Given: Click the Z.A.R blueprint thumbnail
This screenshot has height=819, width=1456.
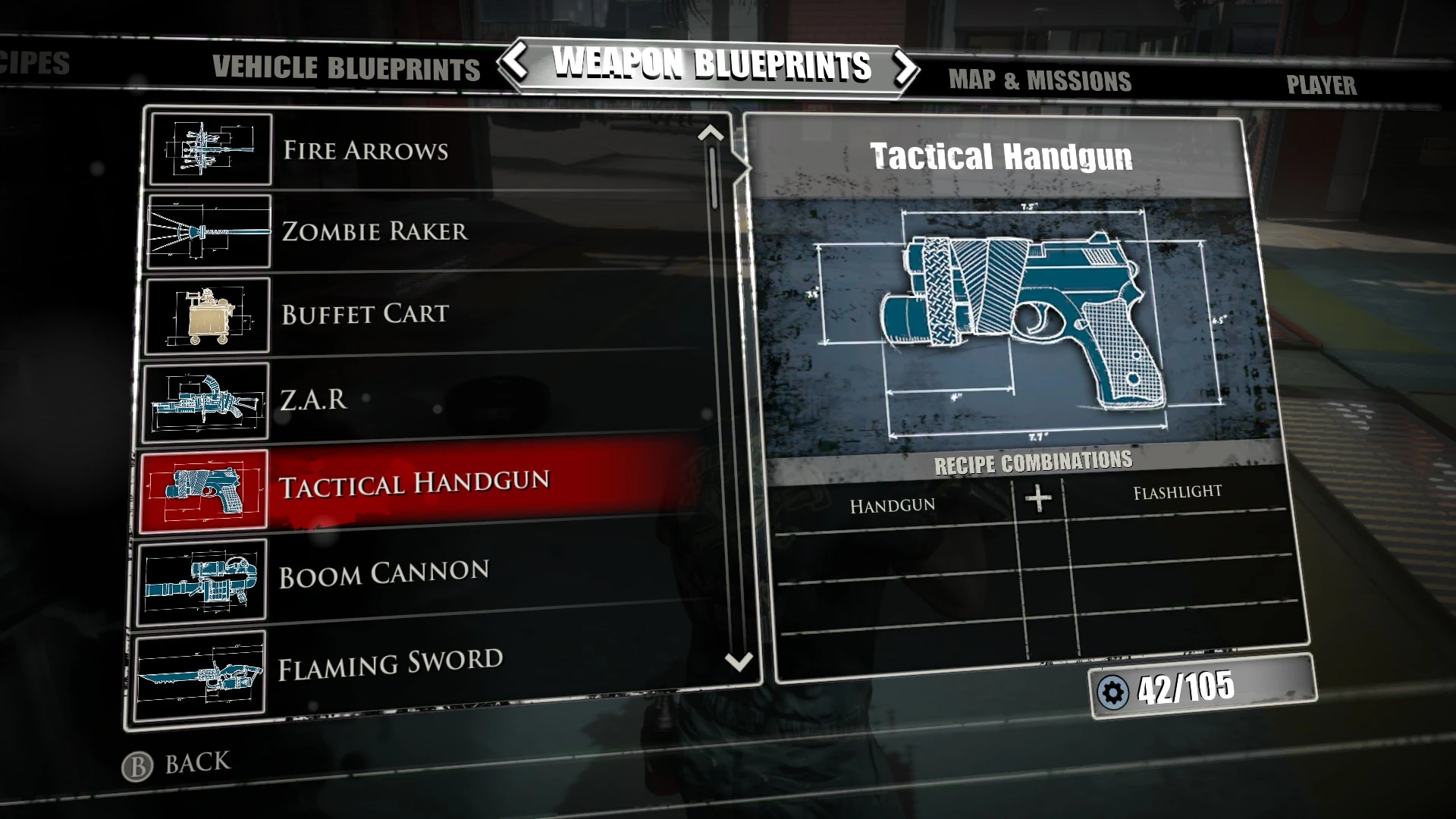Looking at the screenshot, I should (x=206, y=397).
